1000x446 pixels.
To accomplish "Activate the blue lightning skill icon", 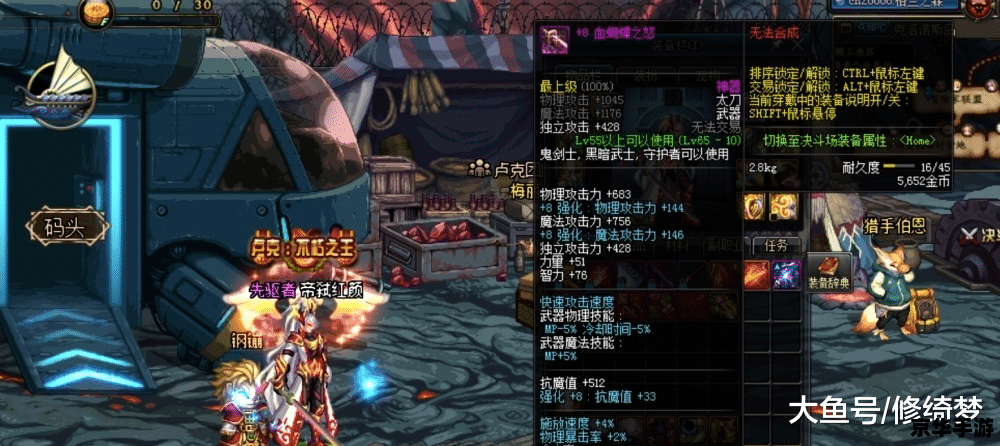I will coord(788,272).
